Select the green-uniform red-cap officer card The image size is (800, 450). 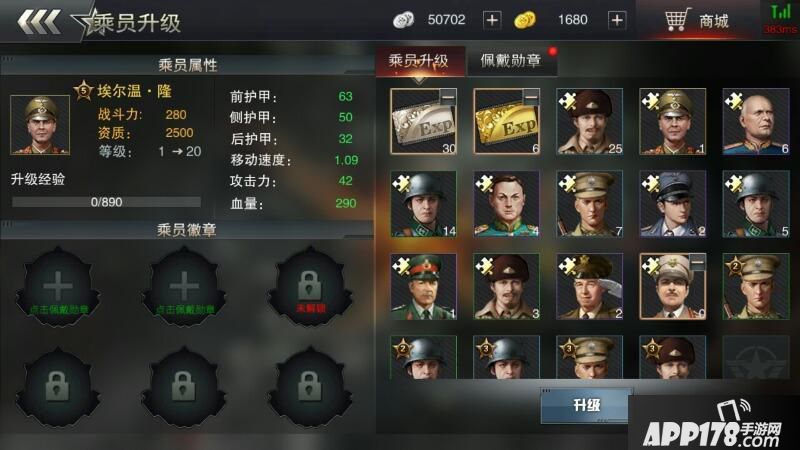(x=422, y=285)
